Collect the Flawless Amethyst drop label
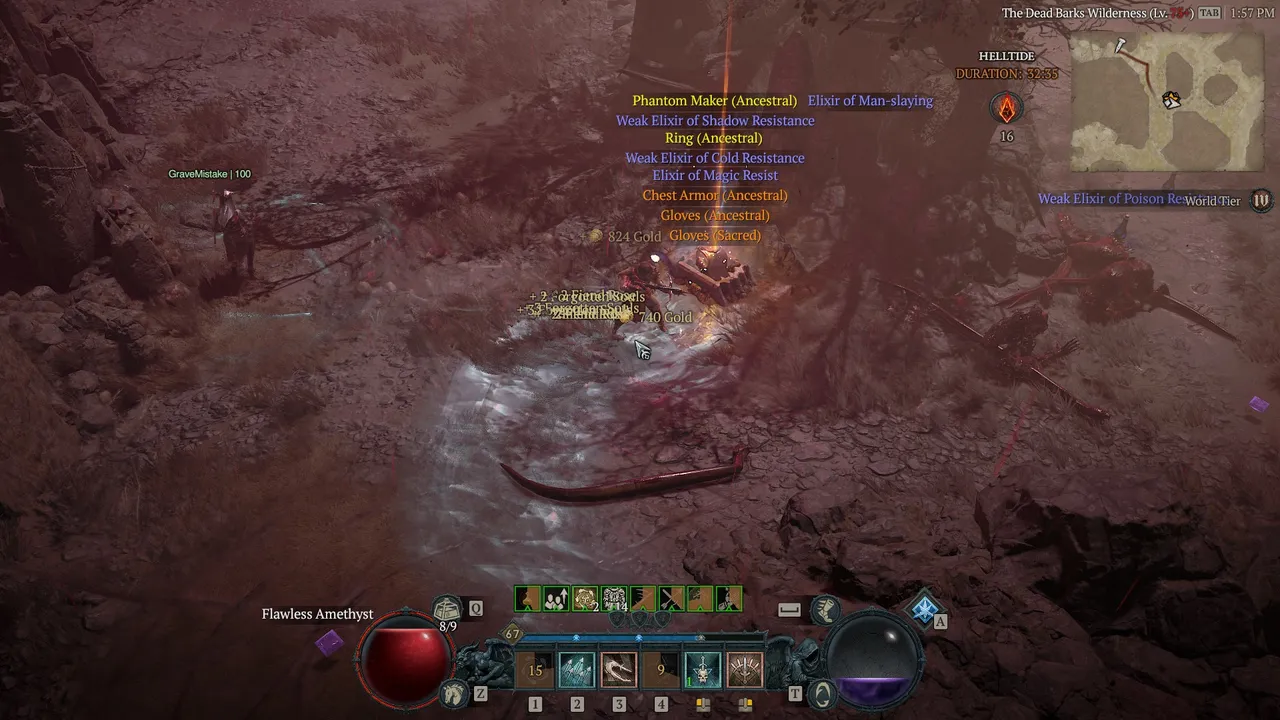This screenshot has width=1280, height=720. click(x=317, y=614)
